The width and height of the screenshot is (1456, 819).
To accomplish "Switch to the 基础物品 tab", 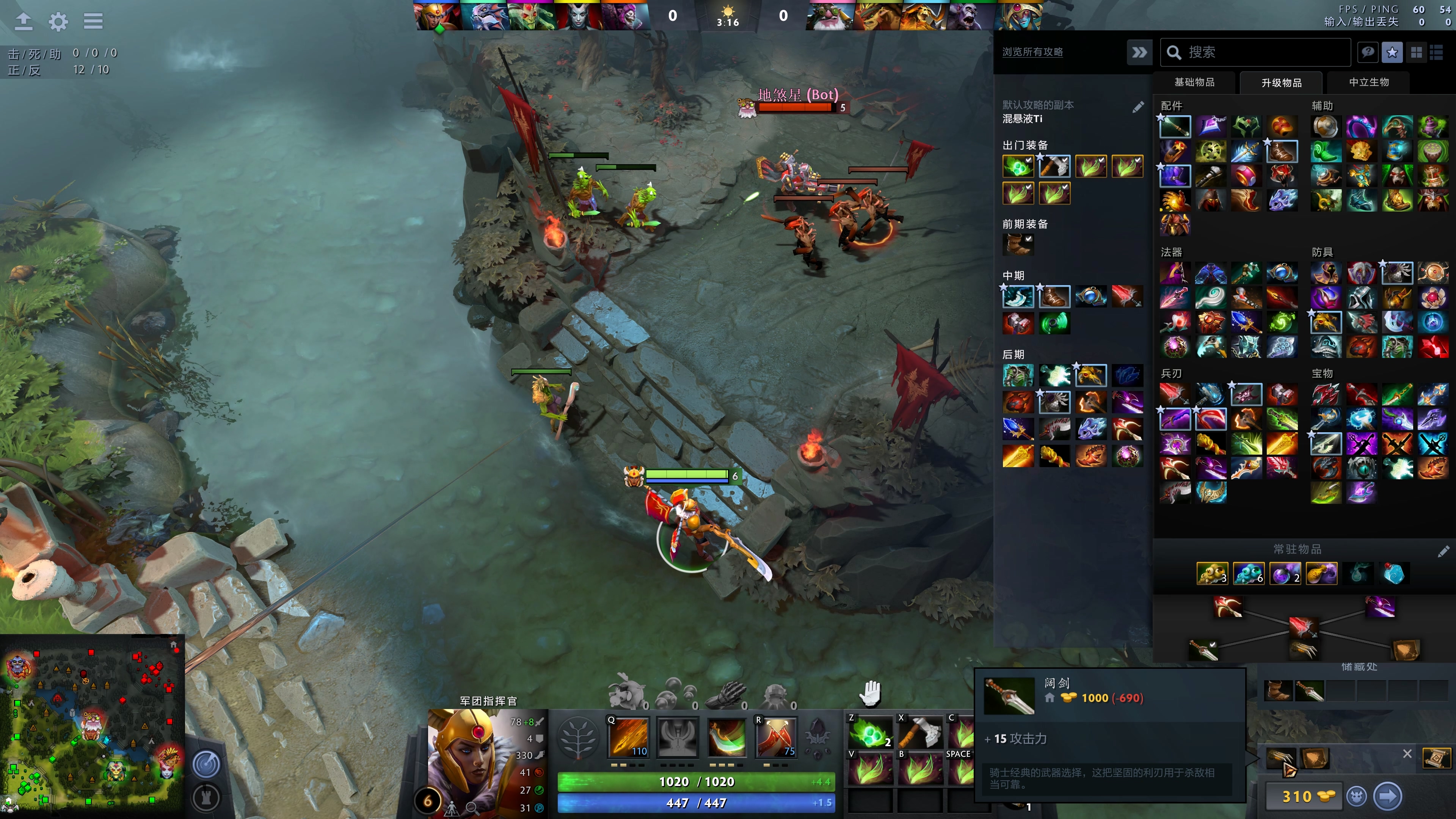I will click(x=1194, y=83).
